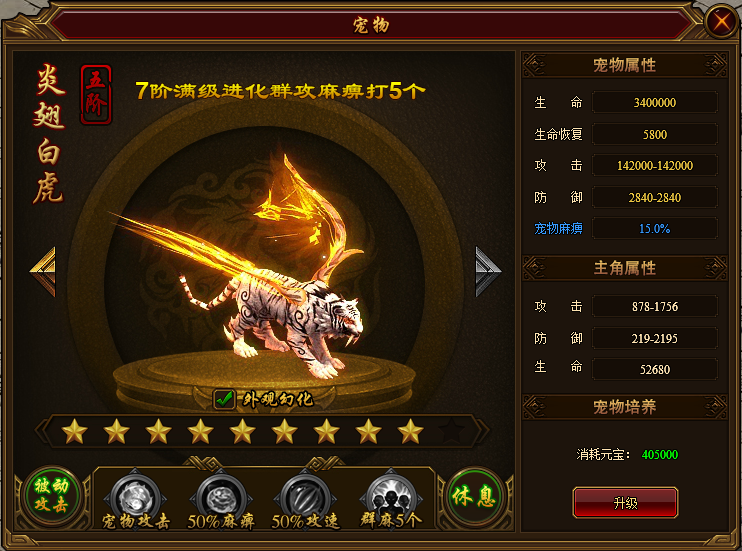Show the next pet with right arrow
Viewport: 742px width, 551px height.
(x=487, y=271)
